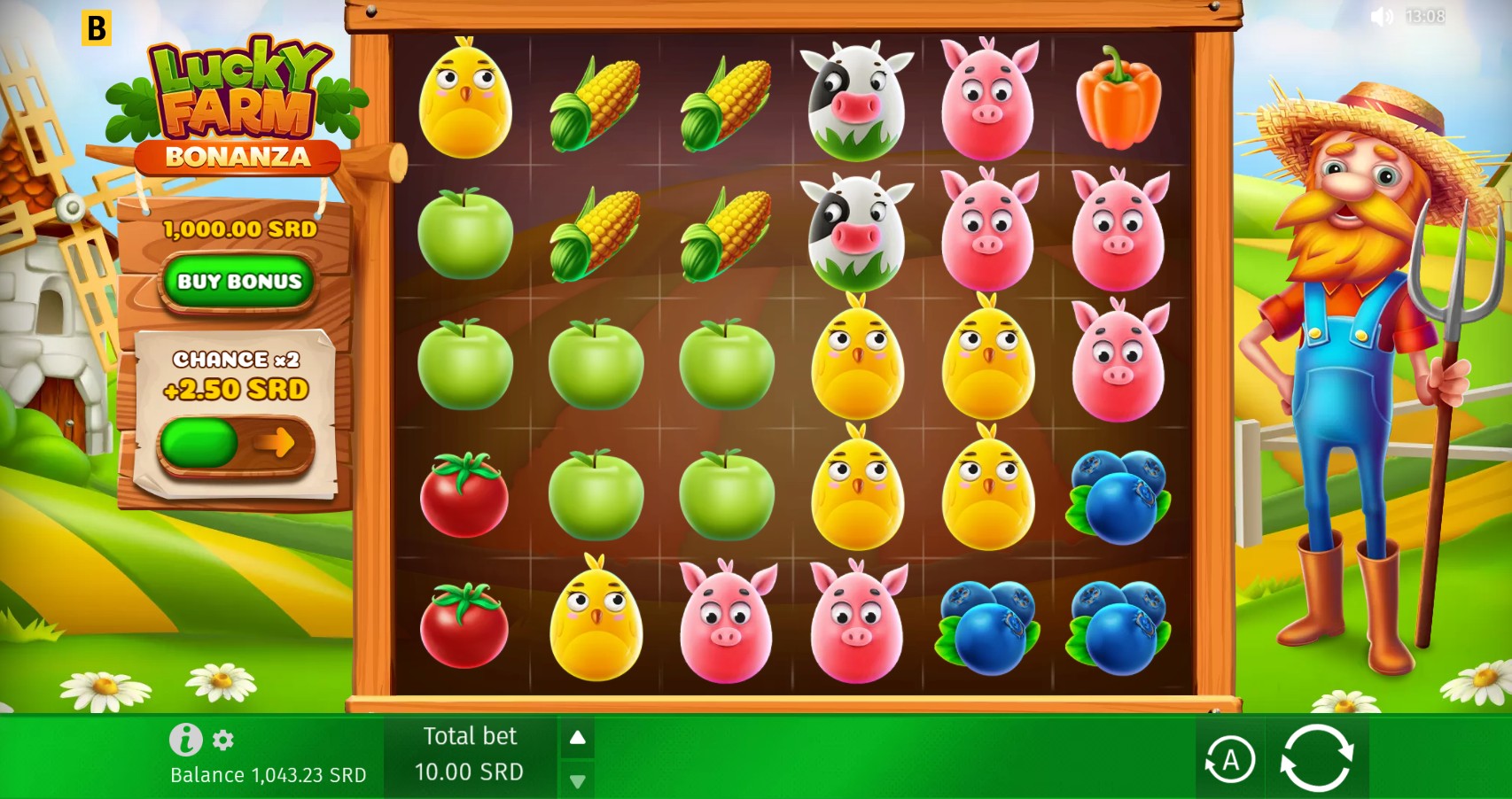Viewport: 1512px width, 799px height.
Task: Increase the bet with the up arrow
Action: pos(579,736)
